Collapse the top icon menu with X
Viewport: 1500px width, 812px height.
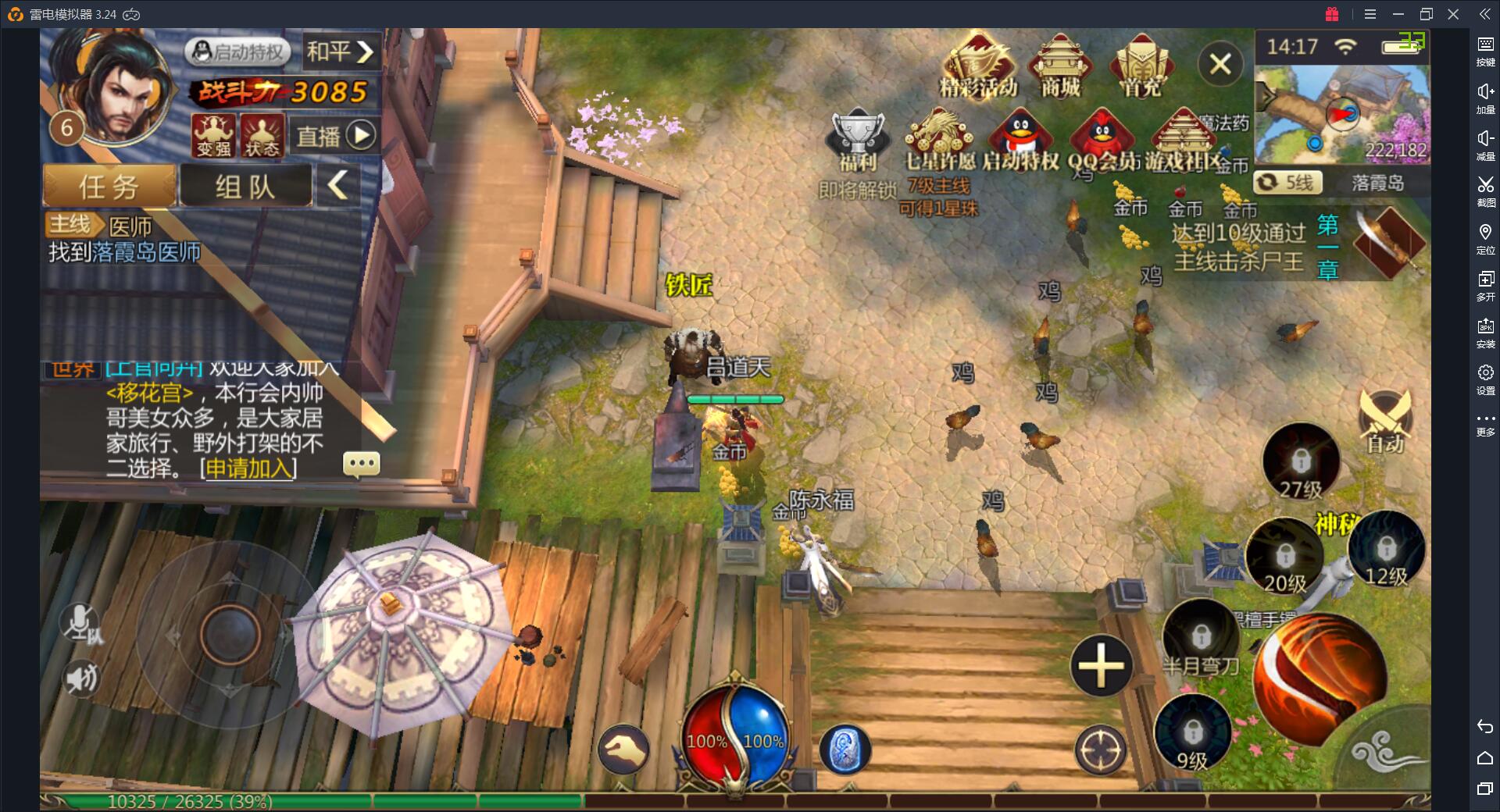click(x=1220, y=64)
